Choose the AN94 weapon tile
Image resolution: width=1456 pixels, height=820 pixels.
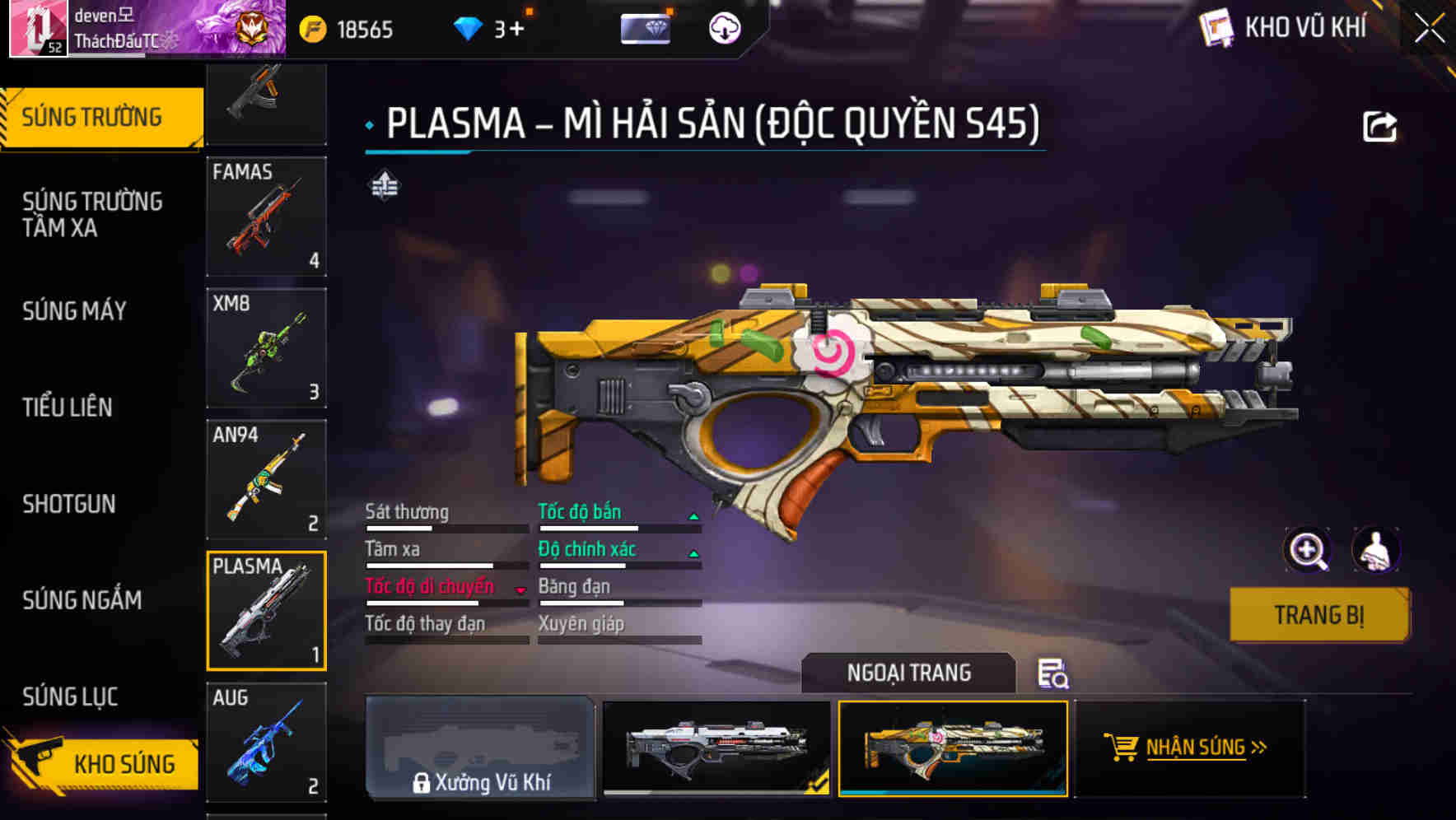(266, 479)
